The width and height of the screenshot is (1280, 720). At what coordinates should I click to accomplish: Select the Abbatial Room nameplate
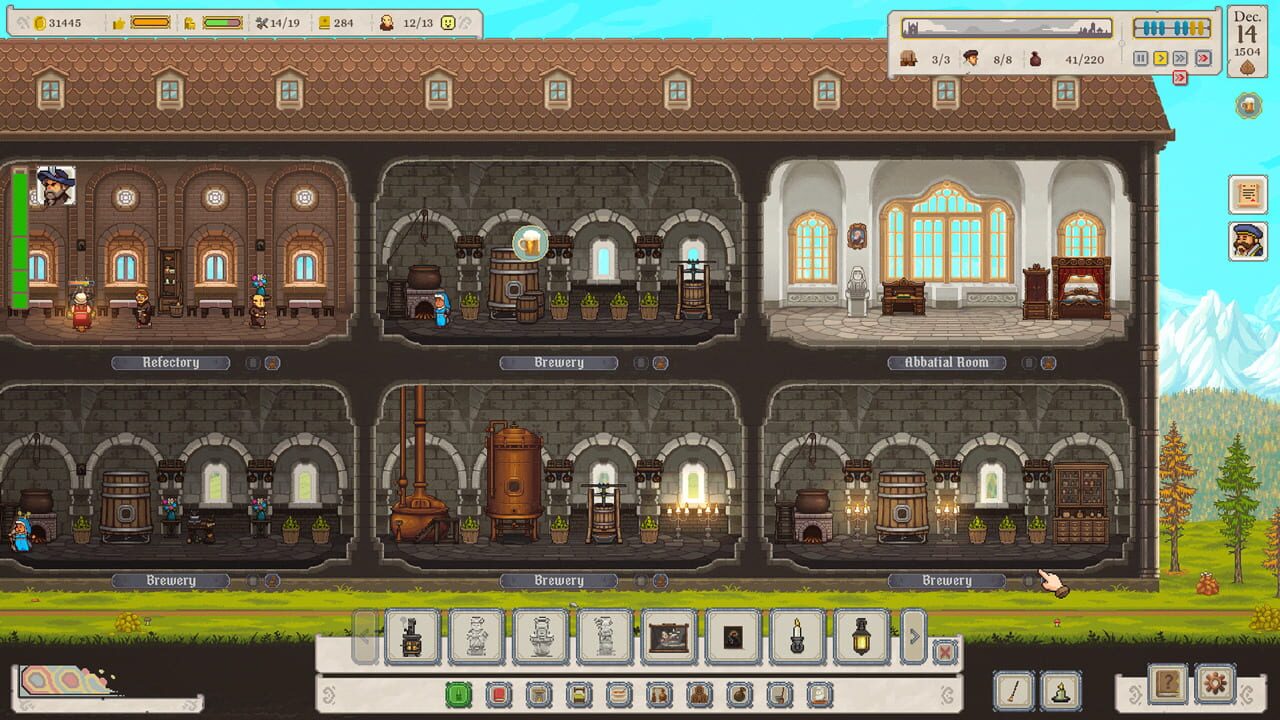point(946,363)
